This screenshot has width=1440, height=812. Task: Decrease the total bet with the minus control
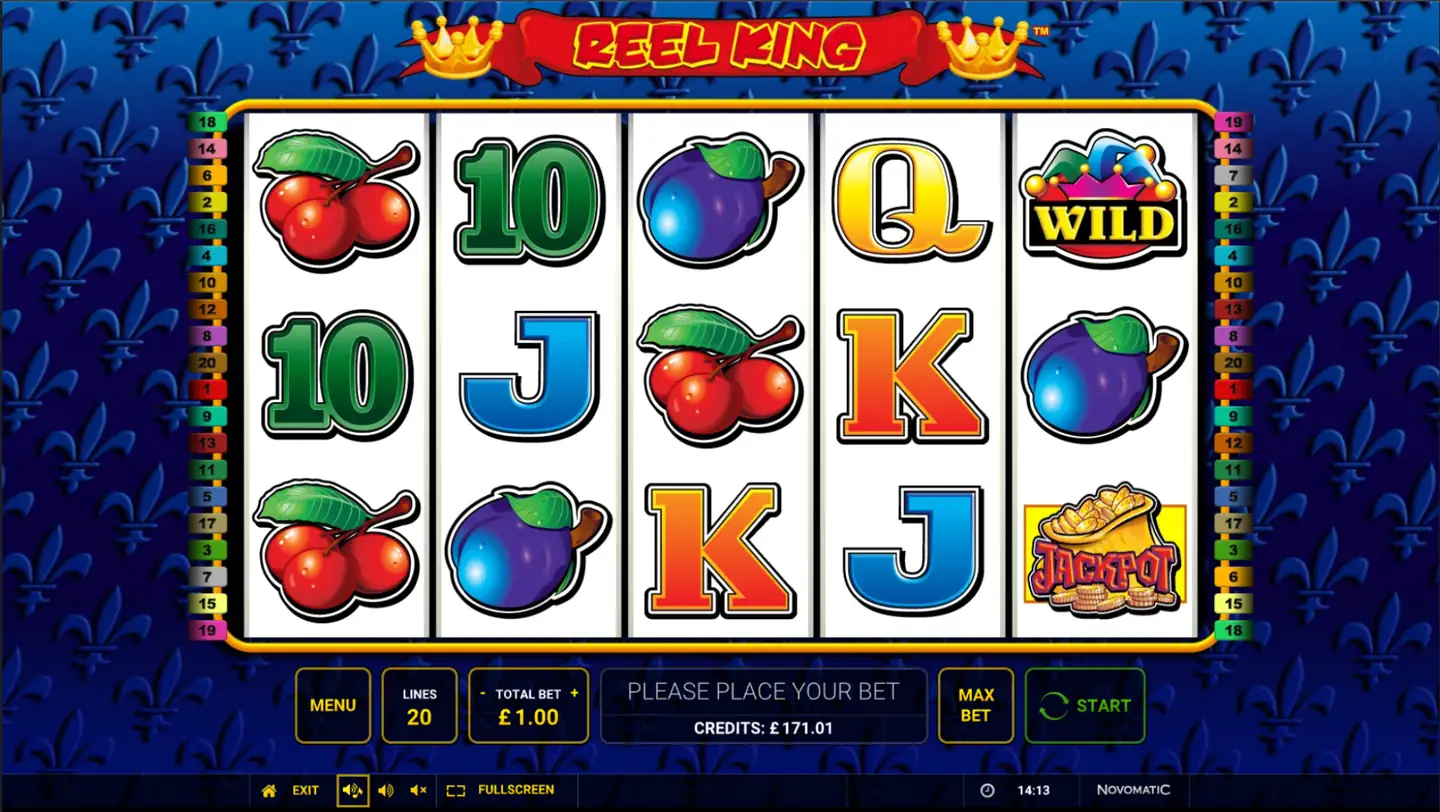pos(482,691)
